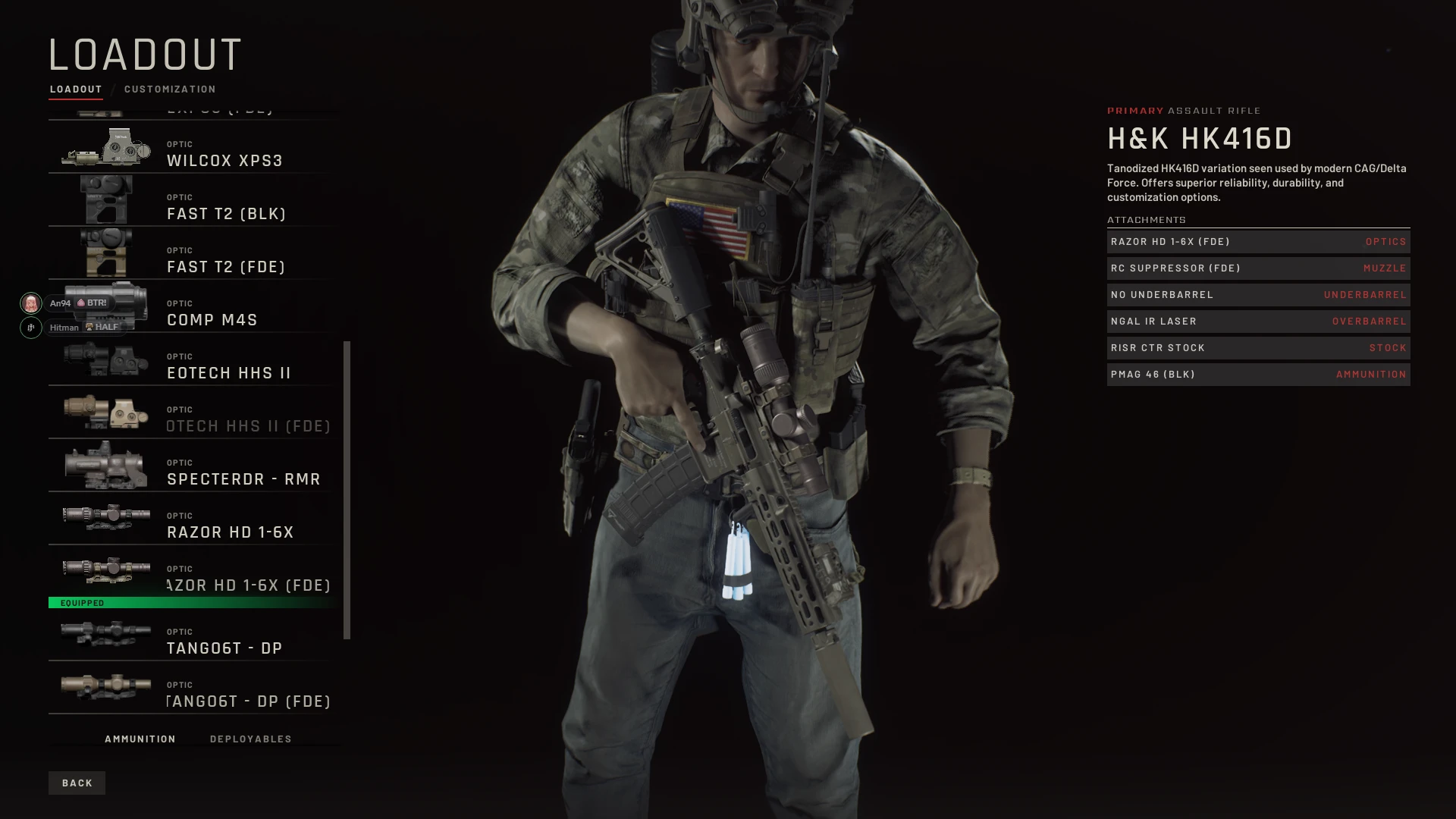Open the Deployables category
Viewport: 1456px width, 819px height.
[251, 739]
